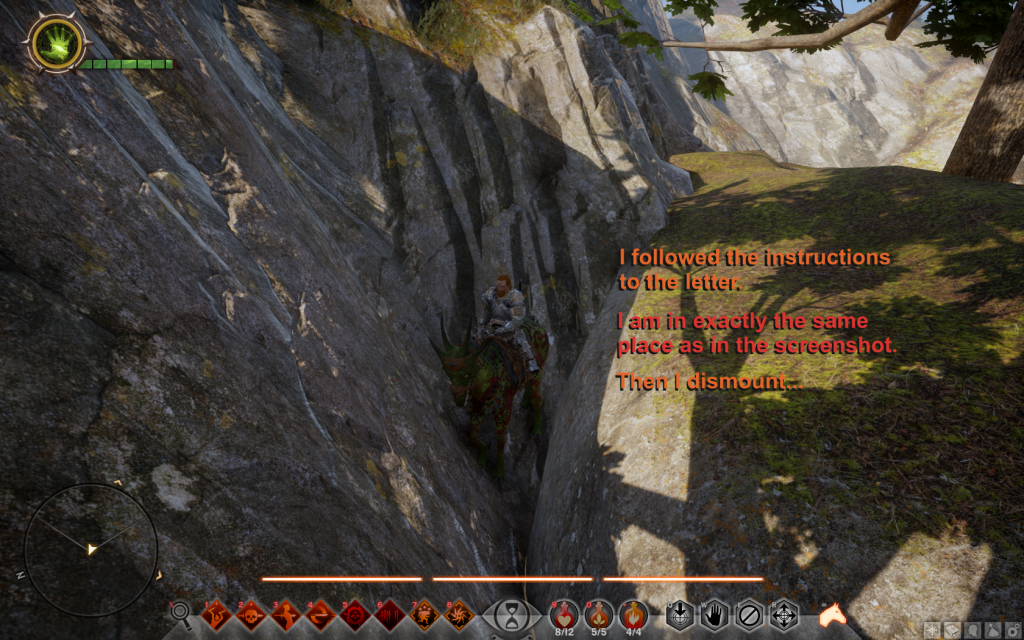Select the crossed-circle disengage command
This screenshot has width=1024, height=640.
[748, 613]
